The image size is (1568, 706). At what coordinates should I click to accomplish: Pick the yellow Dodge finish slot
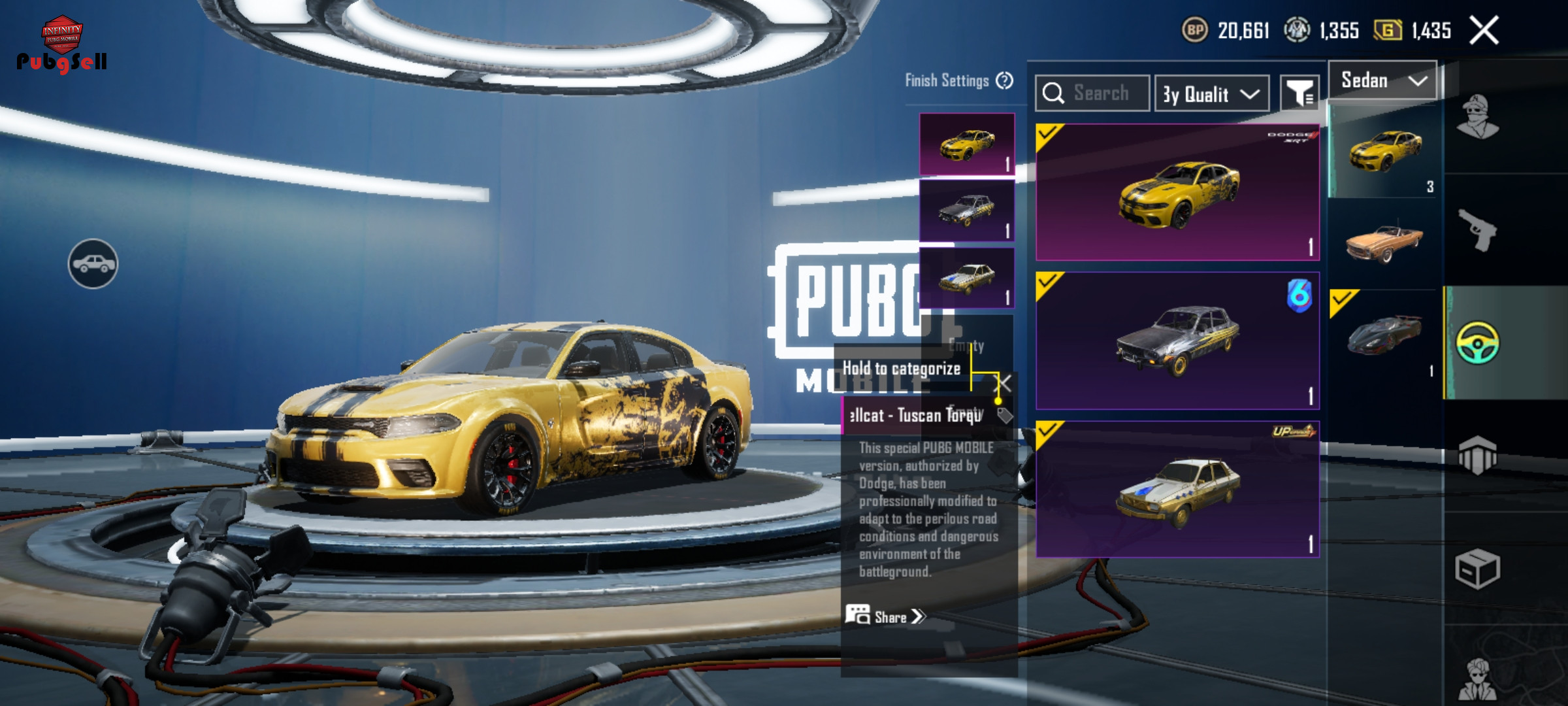tap(967, 144)
